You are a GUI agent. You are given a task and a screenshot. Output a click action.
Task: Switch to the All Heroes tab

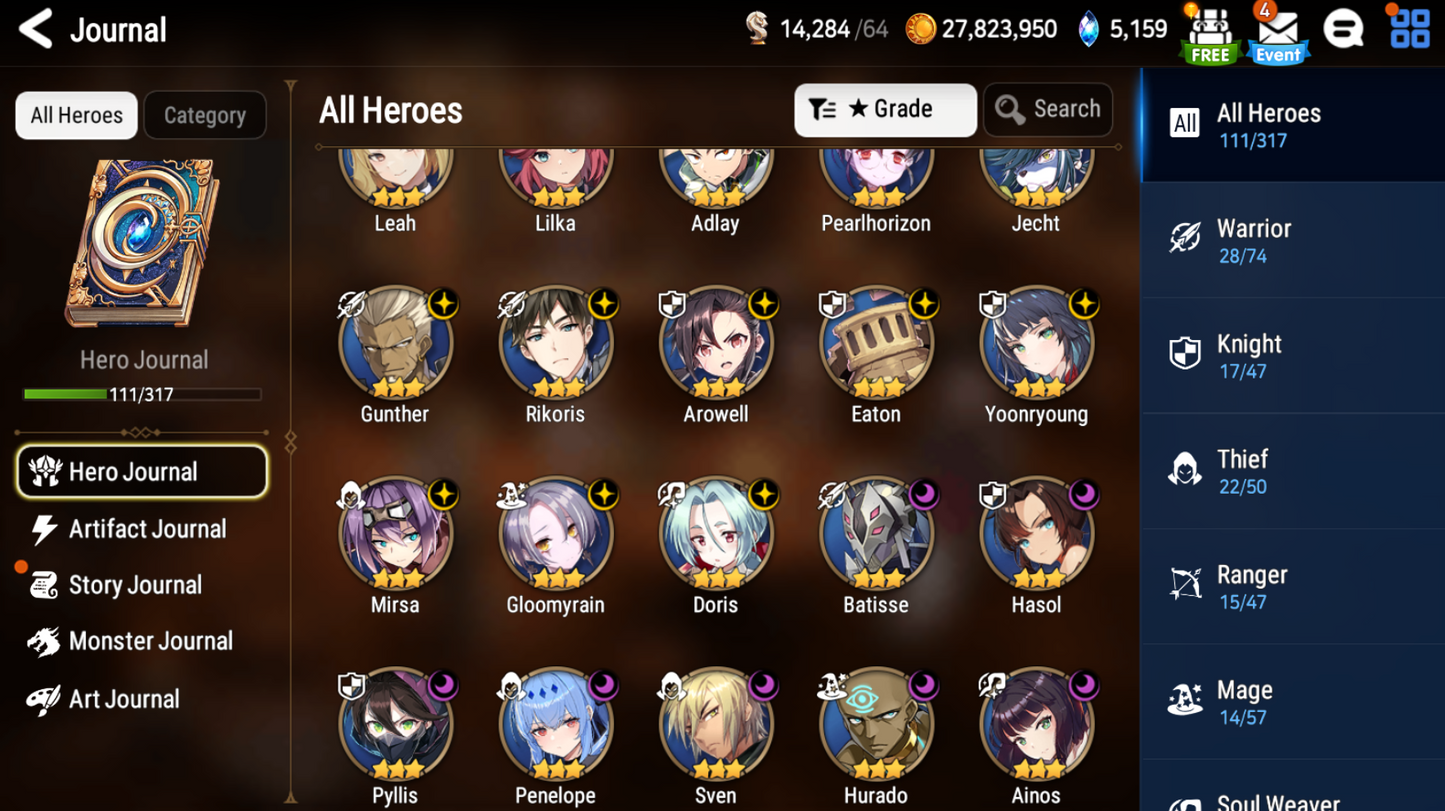click(x=76, y=115)
